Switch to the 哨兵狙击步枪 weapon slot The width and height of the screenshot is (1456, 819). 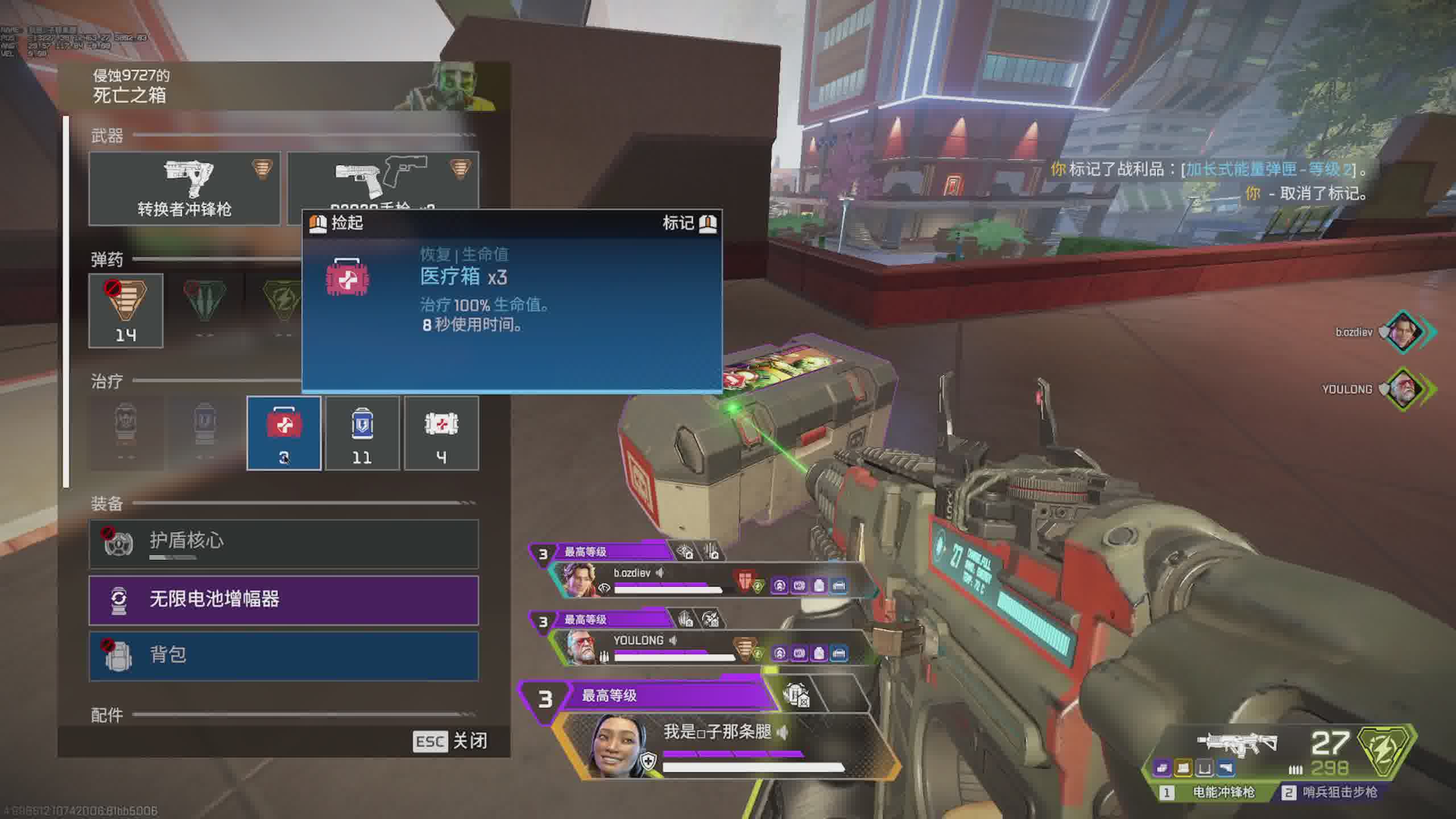[x=1331, y=792]
